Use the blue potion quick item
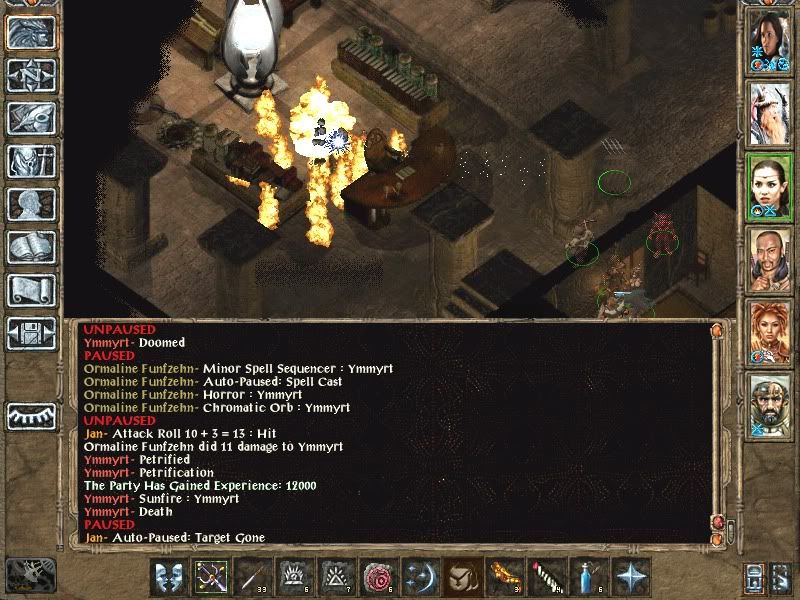 [x=588, y=577]
